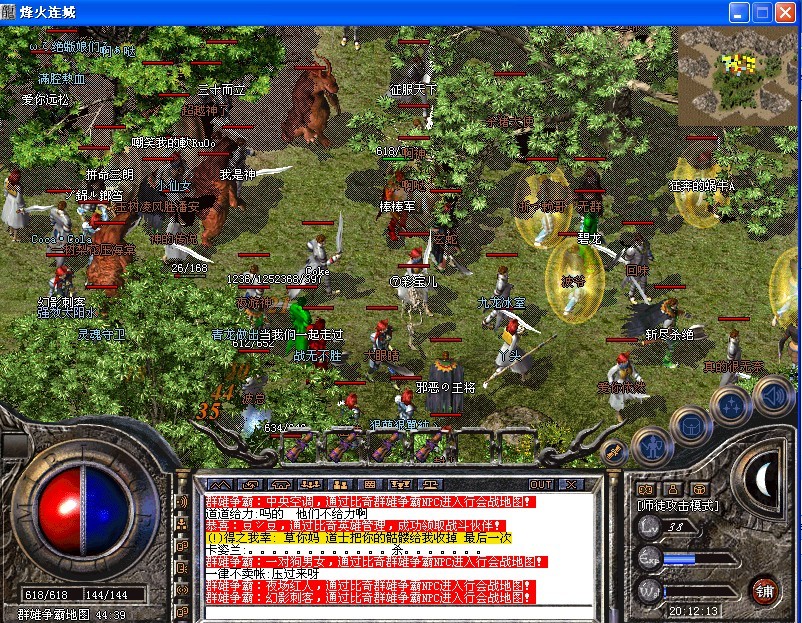Open the minimap in the corner
Screen dimensions: 802x623
pos(738,70)
